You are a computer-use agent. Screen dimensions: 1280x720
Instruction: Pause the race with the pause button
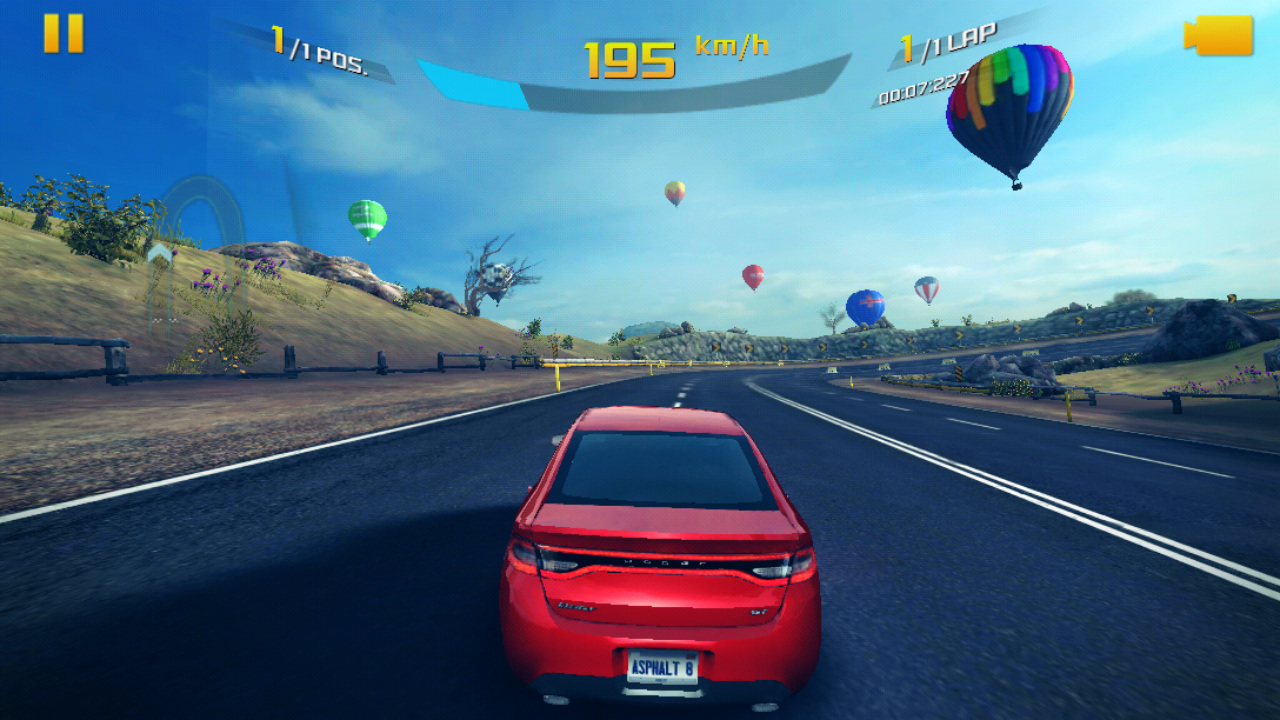point(63,33)
